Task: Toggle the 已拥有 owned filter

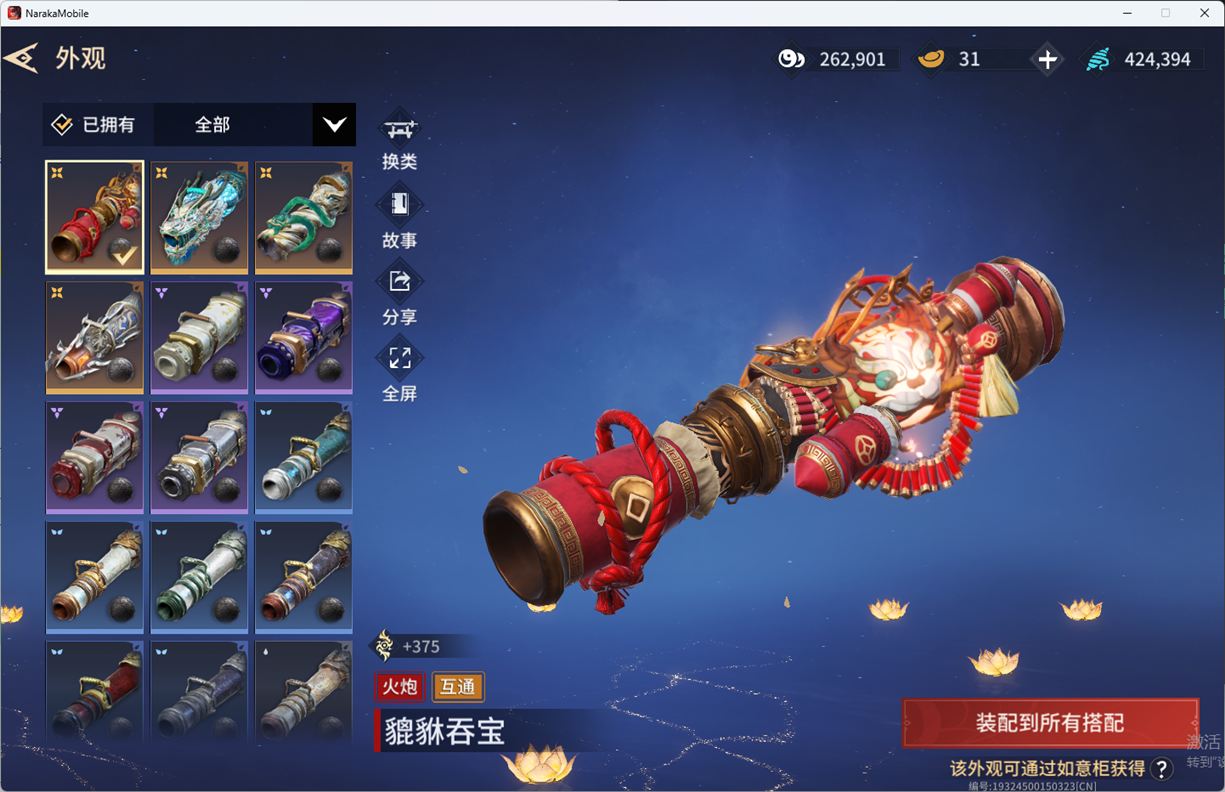Action: (94, 125)
